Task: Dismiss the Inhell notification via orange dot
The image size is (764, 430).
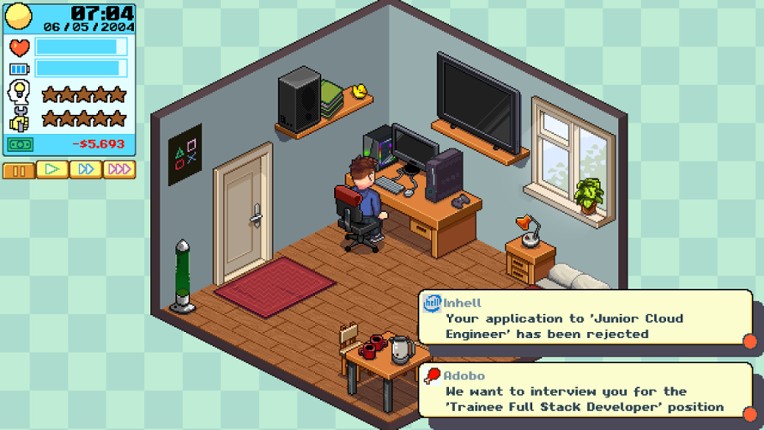Action: [x=750, y=341]
